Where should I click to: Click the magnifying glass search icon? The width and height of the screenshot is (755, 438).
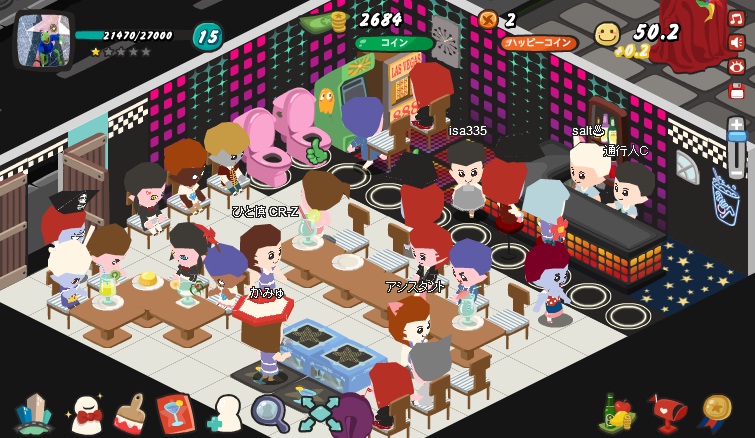click(269, 411)
